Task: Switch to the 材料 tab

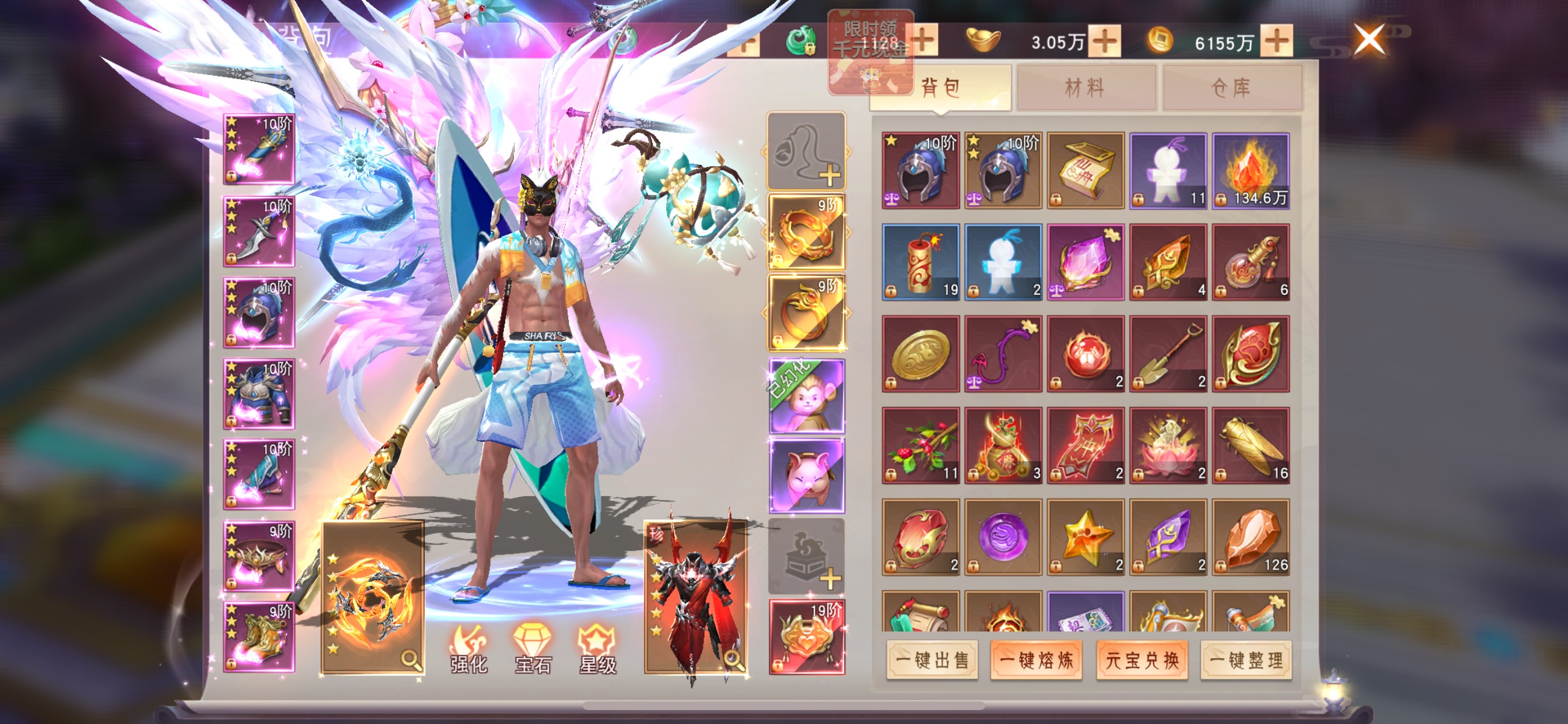Action: click(x=1086, y=87)
